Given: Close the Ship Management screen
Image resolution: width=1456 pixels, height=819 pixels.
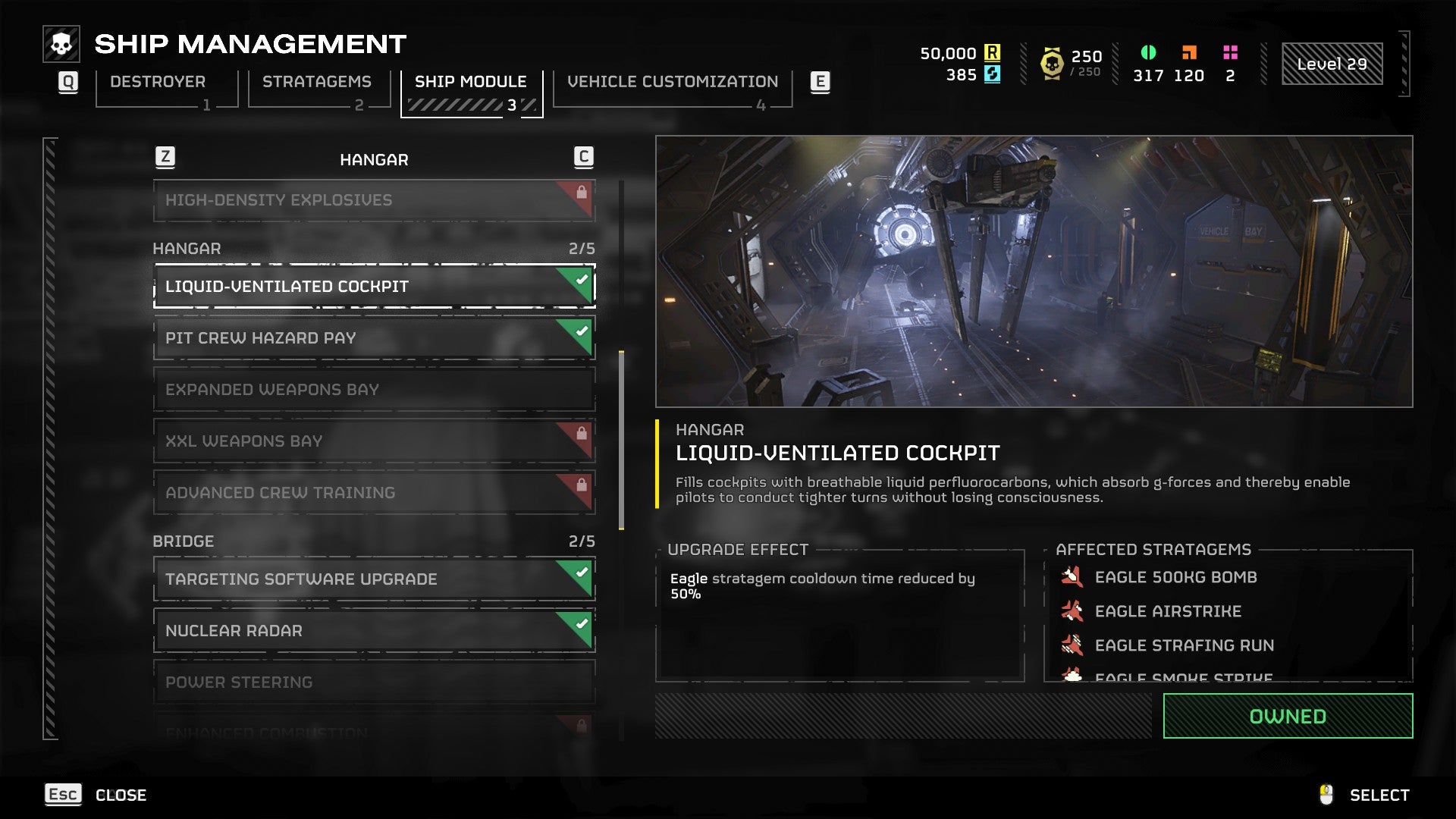Looking at the screenshot, I should click(x=96, y=795).
